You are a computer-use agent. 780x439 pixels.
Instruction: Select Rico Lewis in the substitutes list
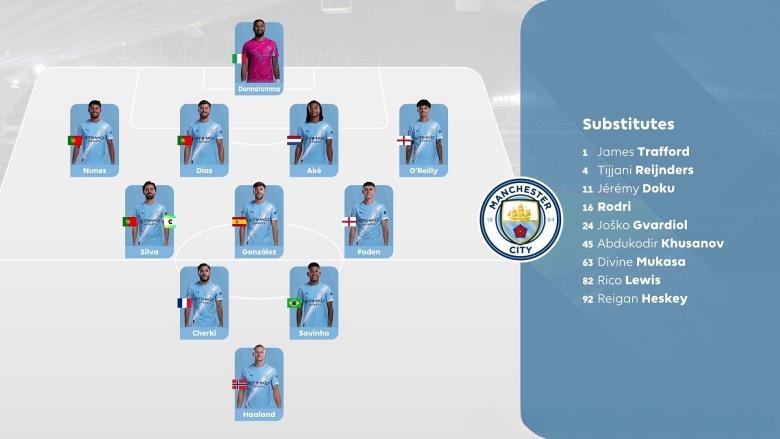[628, 280]
